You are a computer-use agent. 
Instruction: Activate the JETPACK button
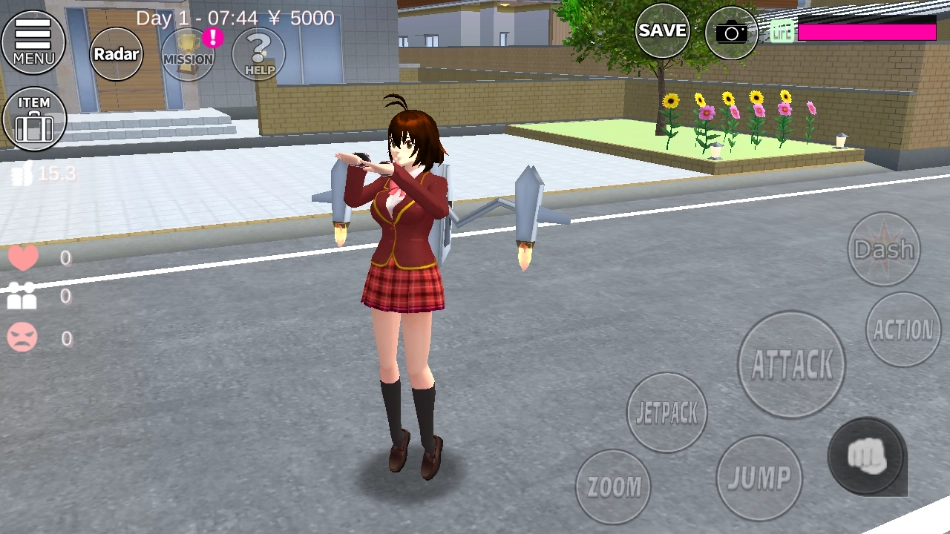pyautogui.click(x=667, y=412)
